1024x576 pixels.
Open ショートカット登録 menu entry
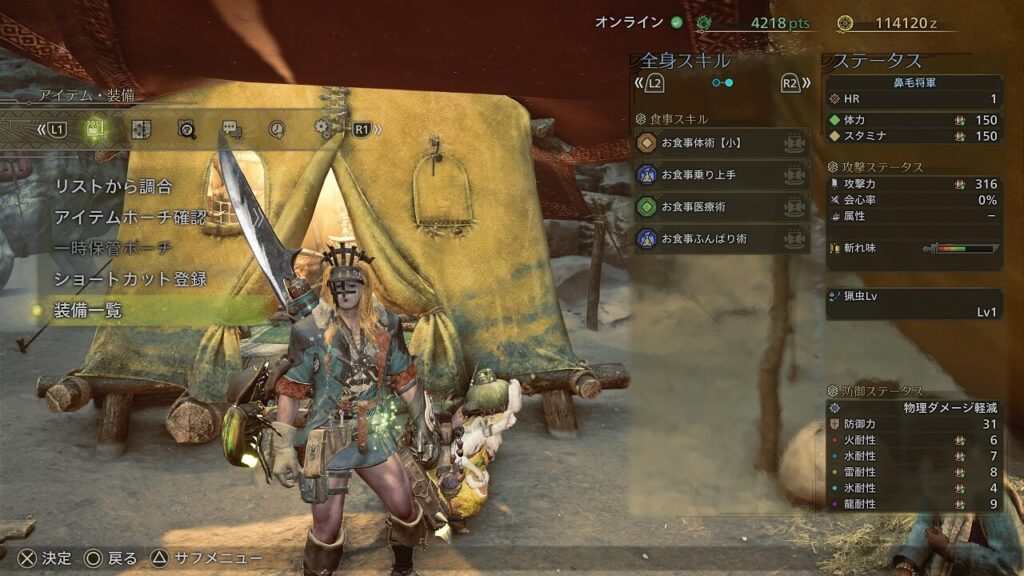pos(130,279)
